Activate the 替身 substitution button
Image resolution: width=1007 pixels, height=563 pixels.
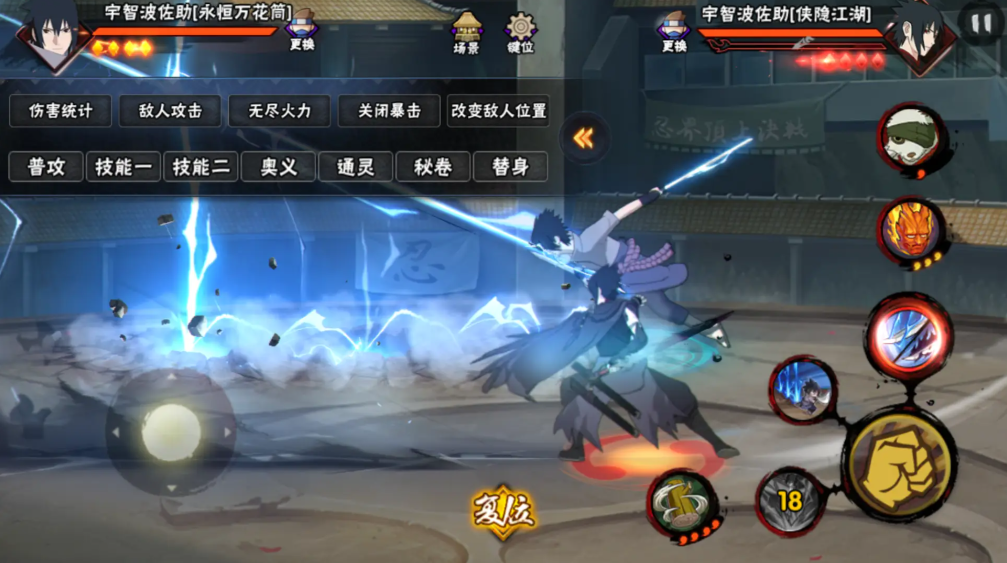(510, 167)
